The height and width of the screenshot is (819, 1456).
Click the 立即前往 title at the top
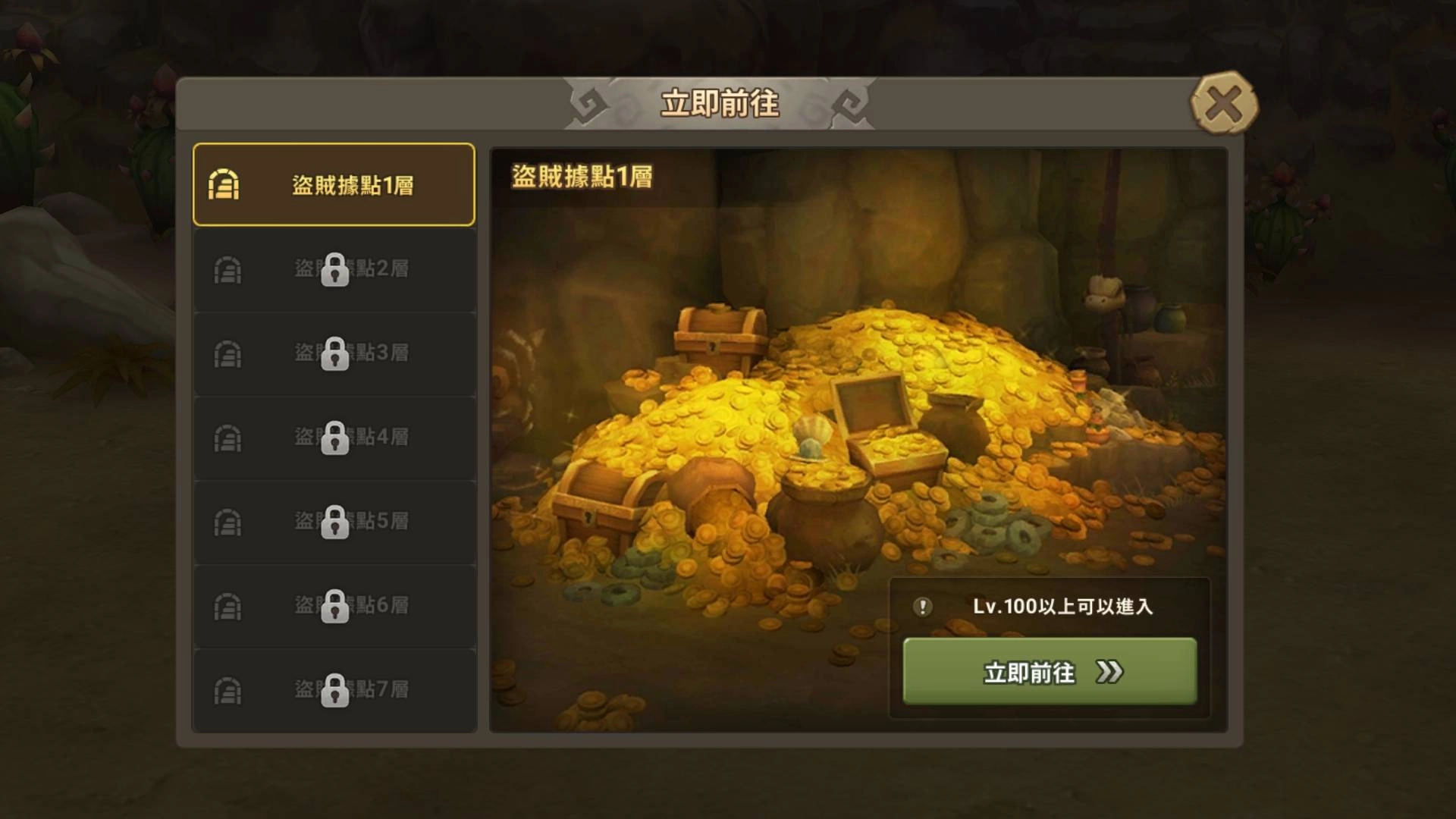[720, 103]
